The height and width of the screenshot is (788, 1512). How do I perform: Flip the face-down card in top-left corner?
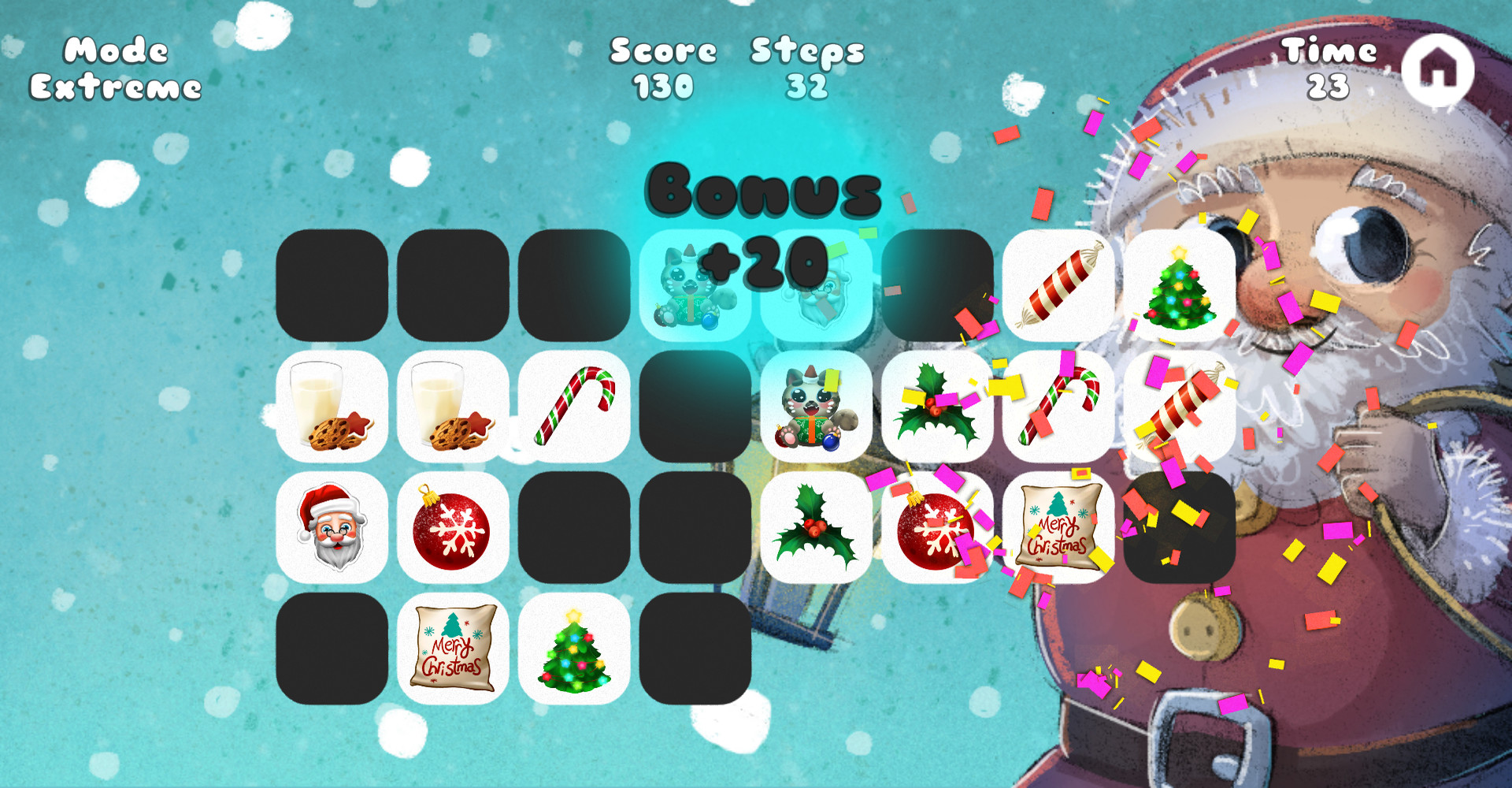click(332, 284)
